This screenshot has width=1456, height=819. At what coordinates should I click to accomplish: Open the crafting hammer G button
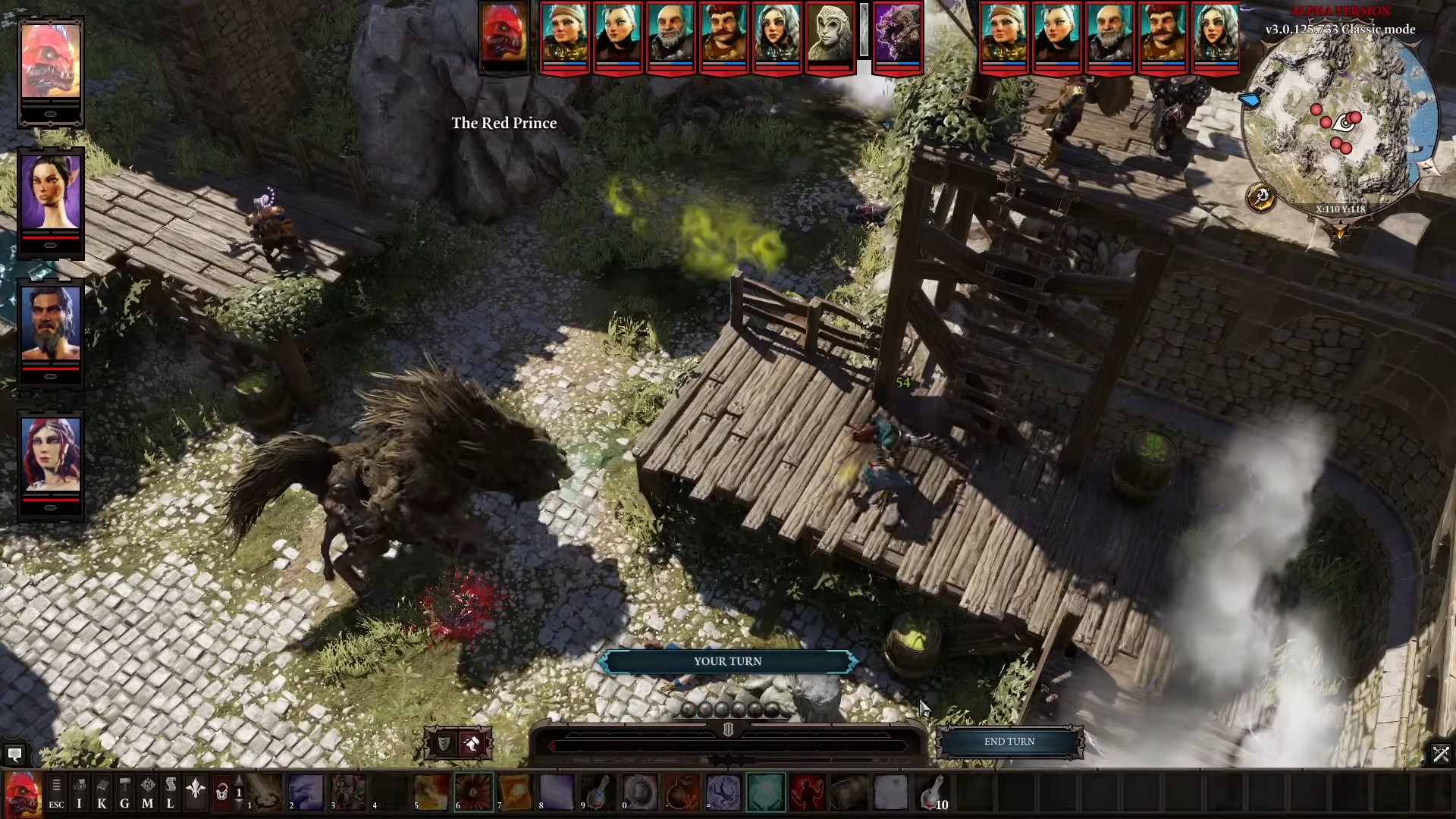pyautogui.click(x=124, y=793)
